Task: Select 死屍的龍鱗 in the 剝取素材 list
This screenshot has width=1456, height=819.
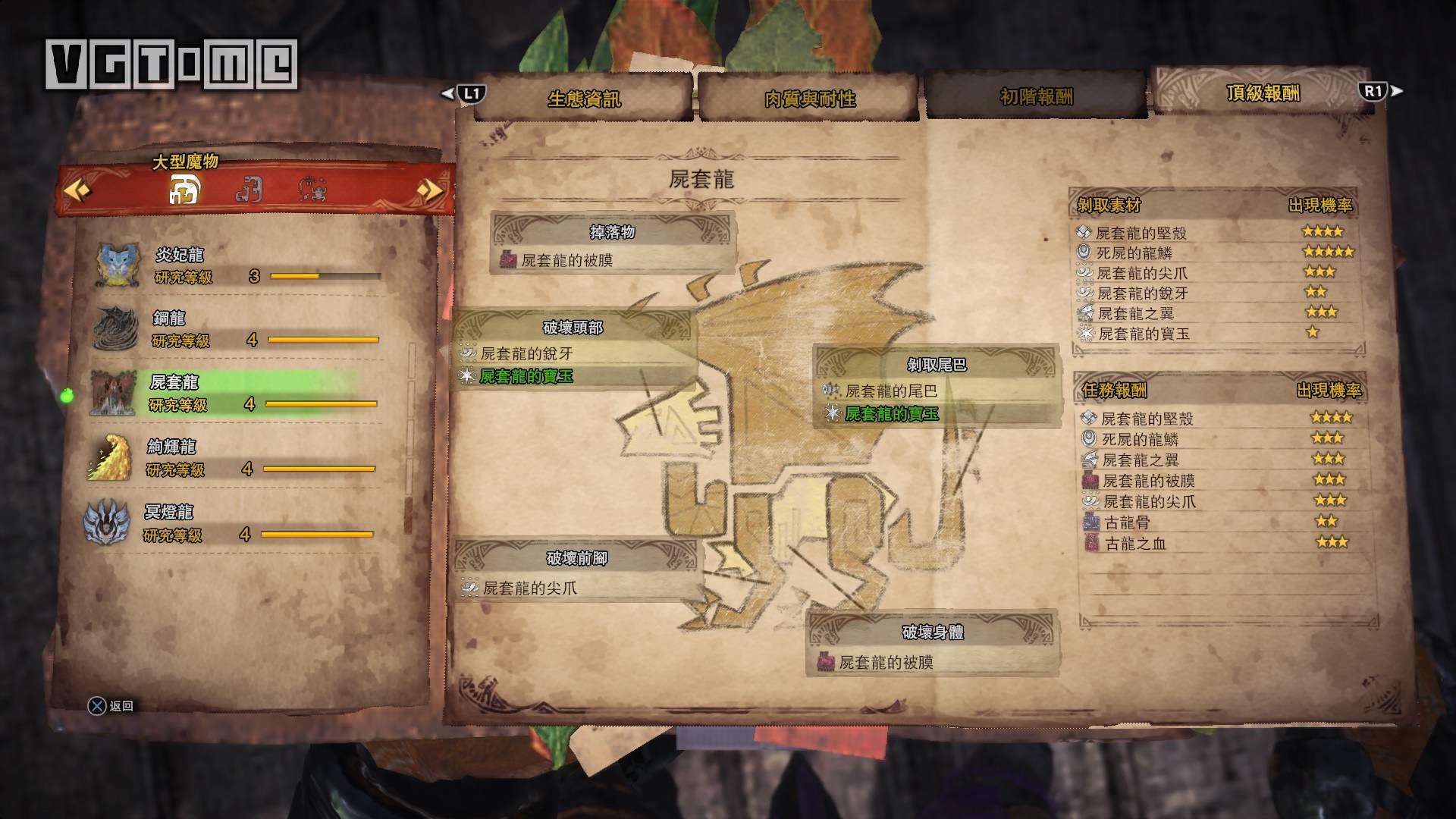Action: pos(1134,253)
